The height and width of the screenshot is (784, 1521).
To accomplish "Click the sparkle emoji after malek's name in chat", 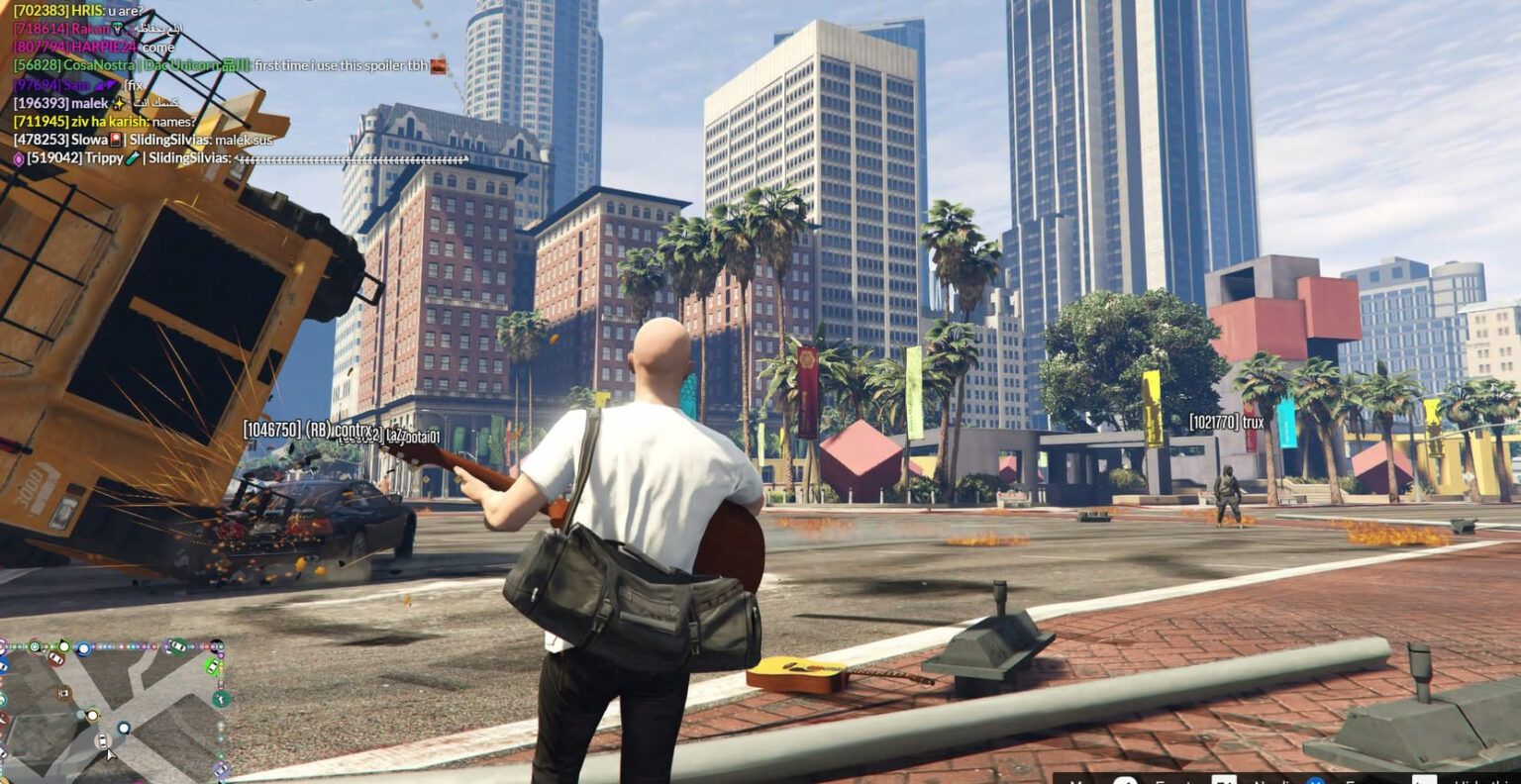I will tap(118, 104).
